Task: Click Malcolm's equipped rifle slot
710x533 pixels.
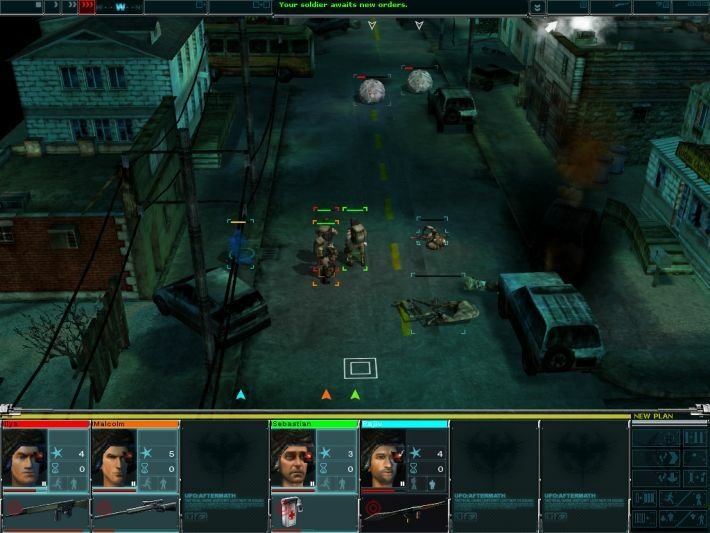Action: [x=135, y=508]
